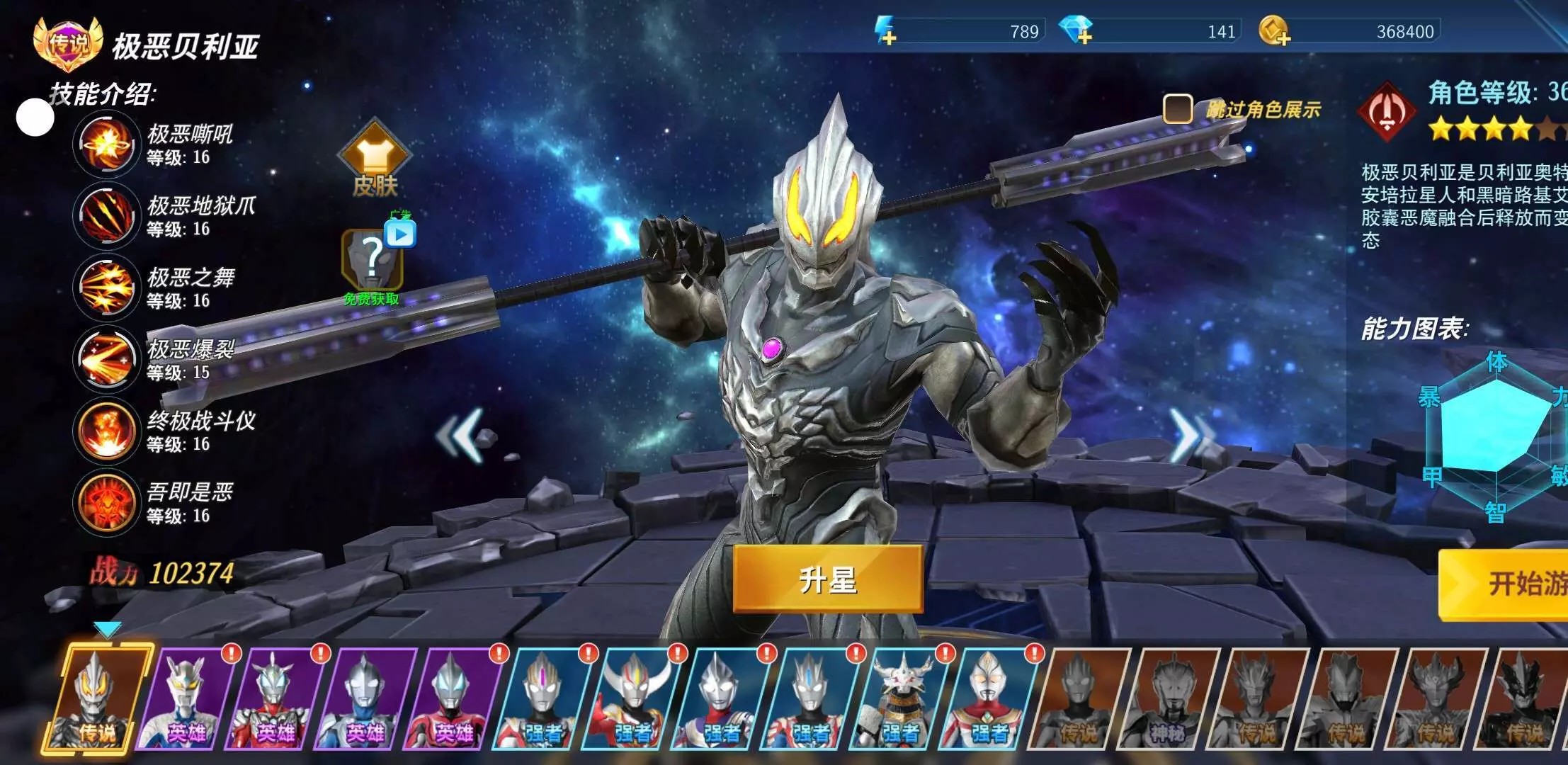View the 极恶之舞 skill icon
The width and height of the screenshot is (1568, 765).
pyautogui.click(x=106, y=288)
